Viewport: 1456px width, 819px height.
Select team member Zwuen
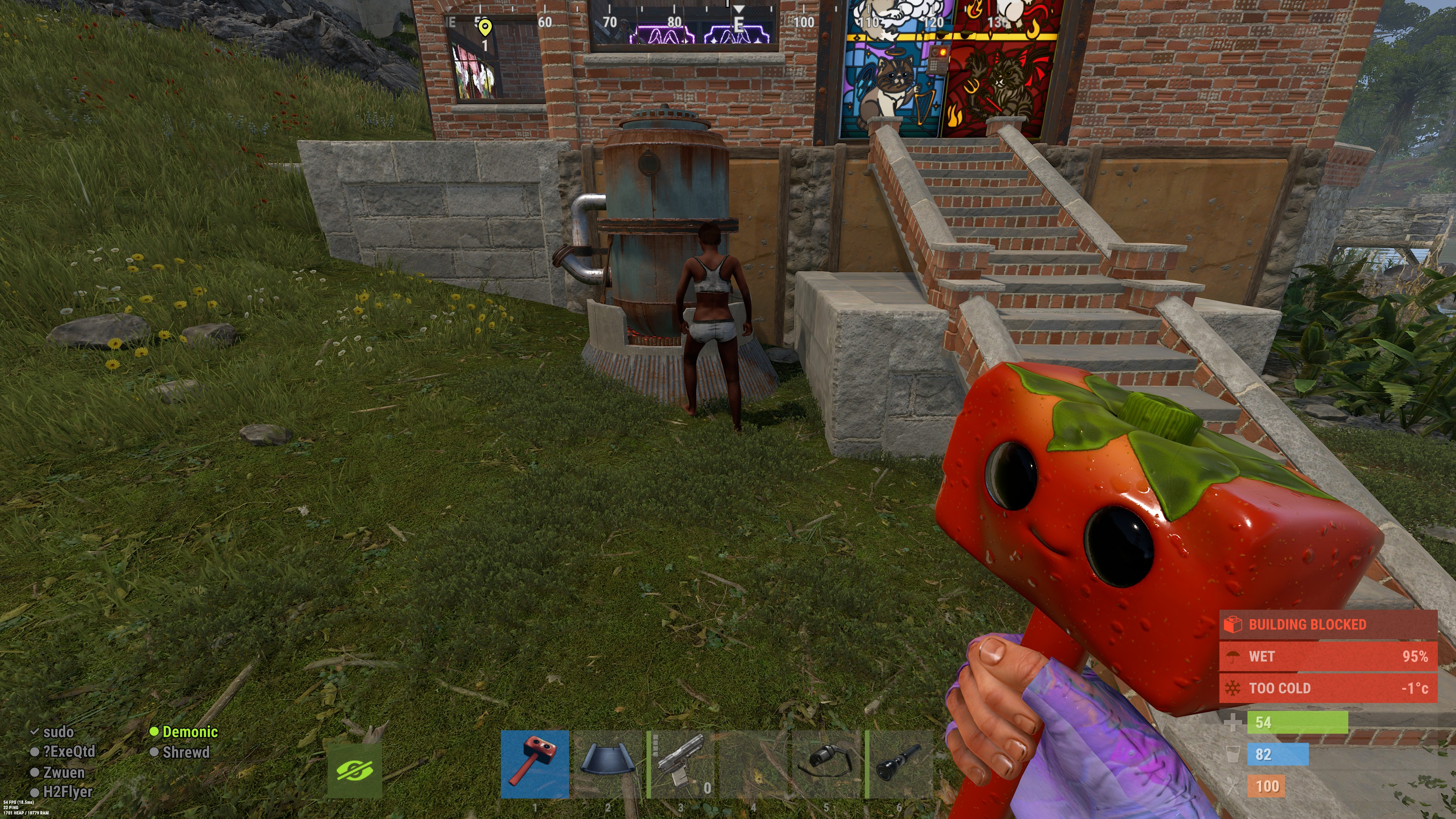point(63,772)
